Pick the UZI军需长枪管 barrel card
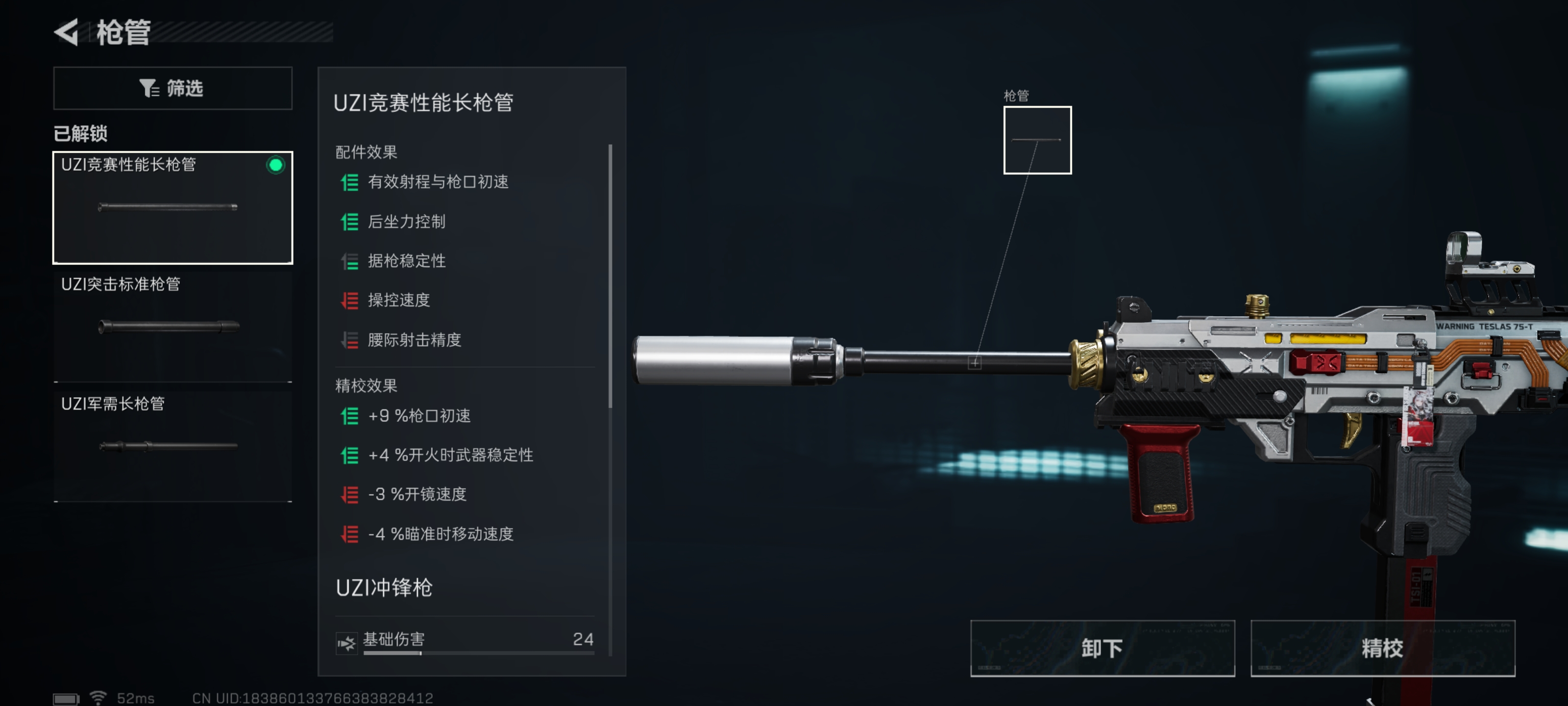The image size is (1568, 706). click(173, 446)
